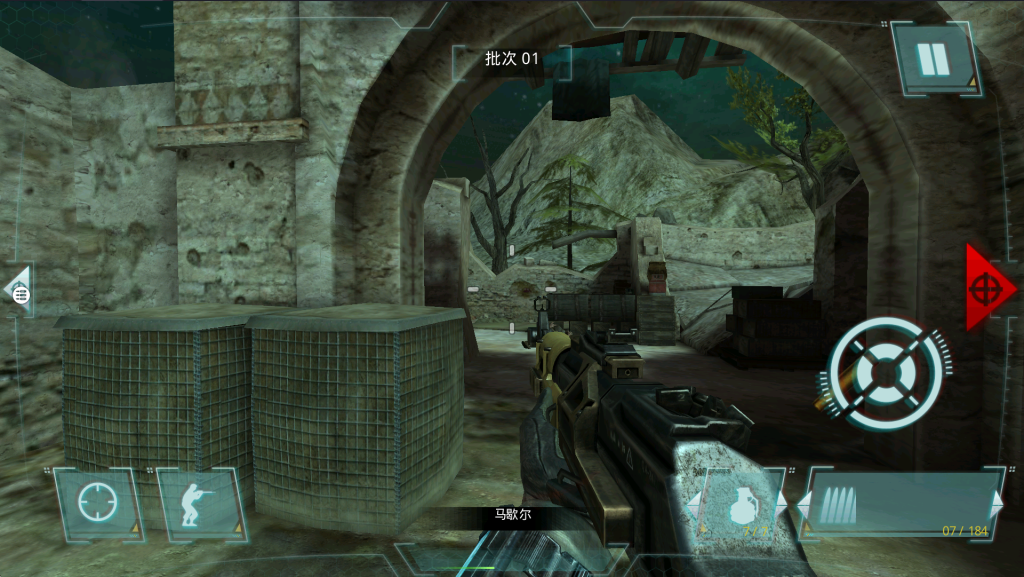Screen dimensions: 1024x577
Task: Fire weapon with the circular target button
Action: [x=886, y=374]
